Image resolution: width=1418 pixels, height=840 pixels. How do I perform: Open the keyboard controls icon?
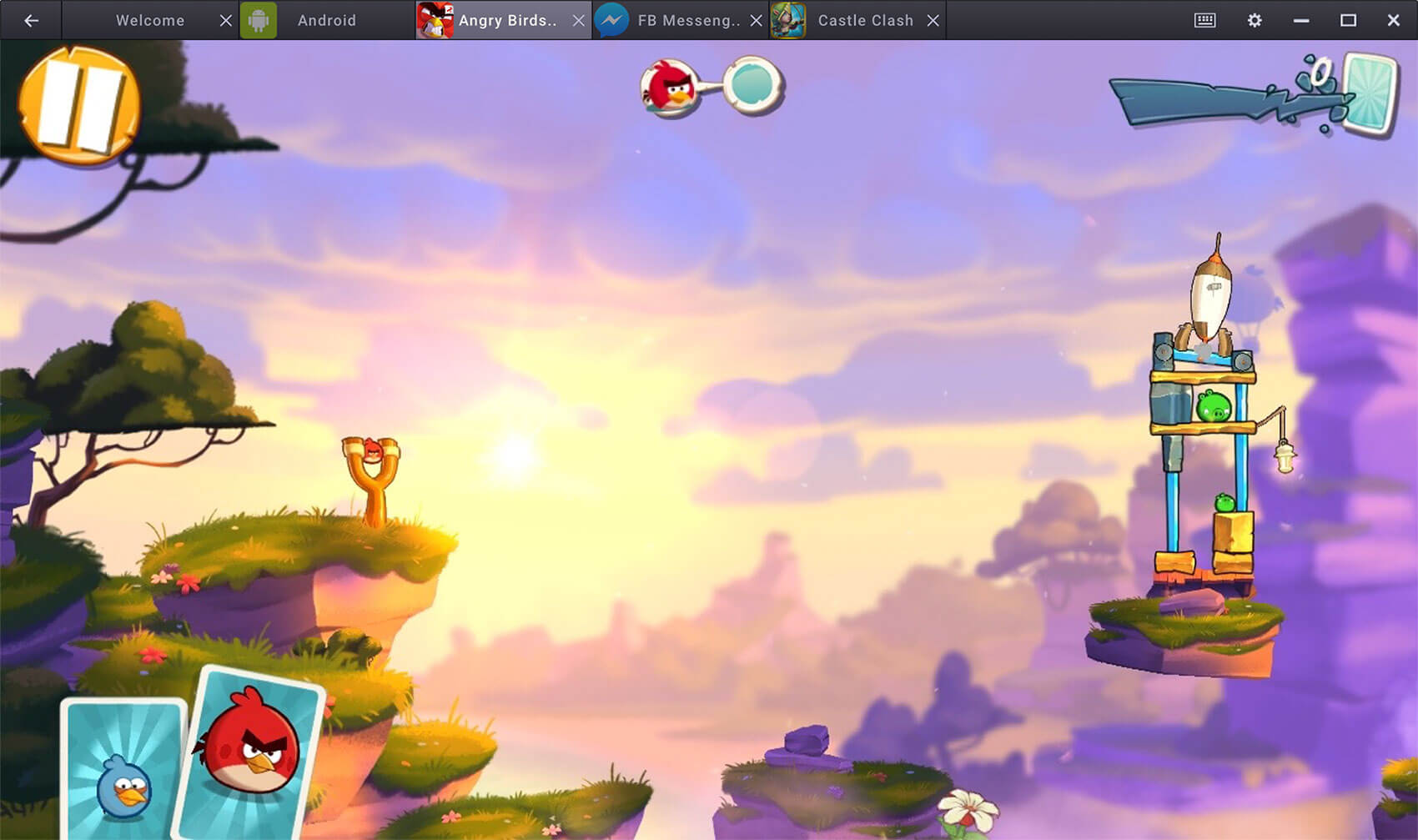point(1204,20)
